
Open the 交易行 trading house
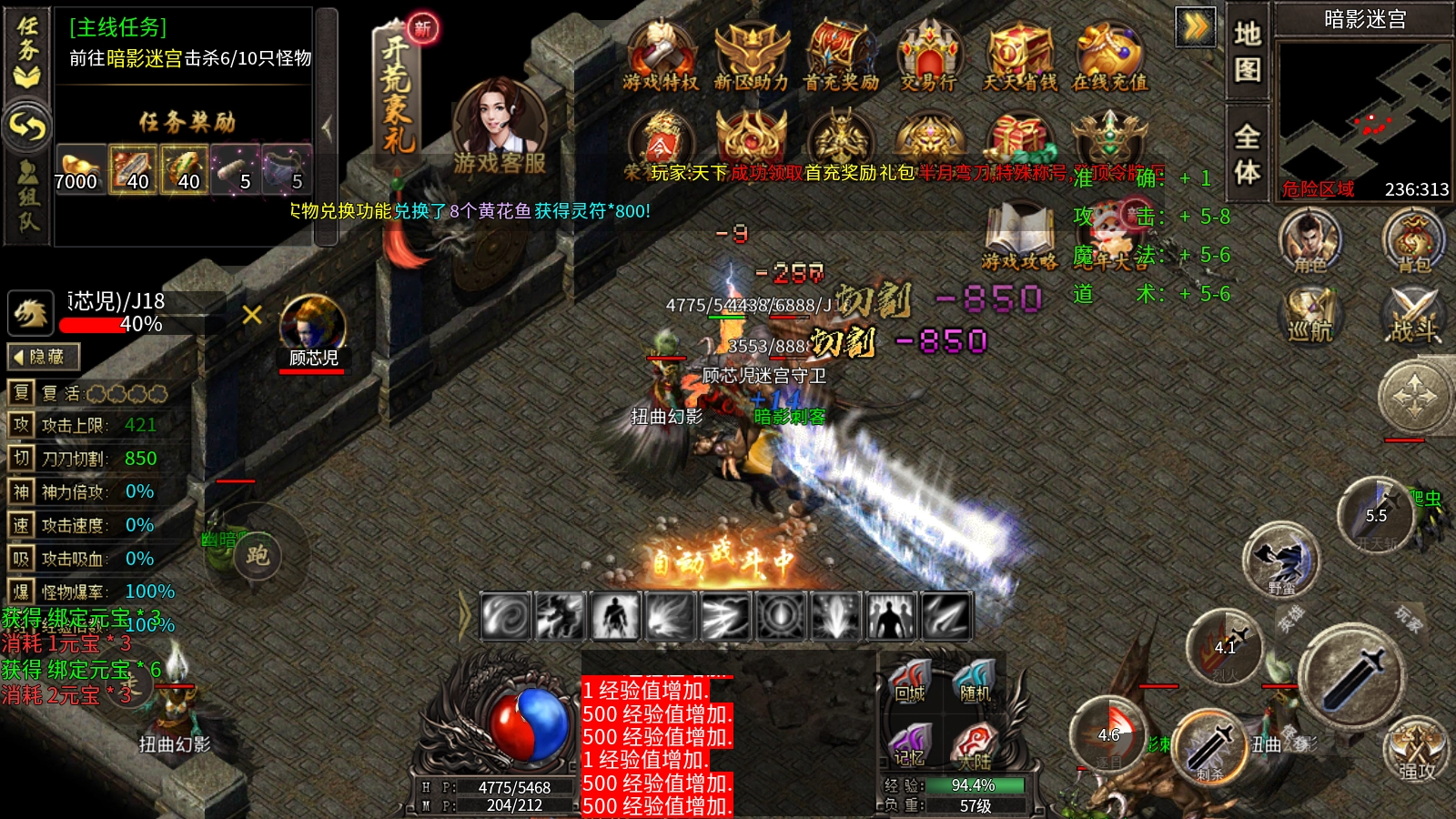point(928,55)
